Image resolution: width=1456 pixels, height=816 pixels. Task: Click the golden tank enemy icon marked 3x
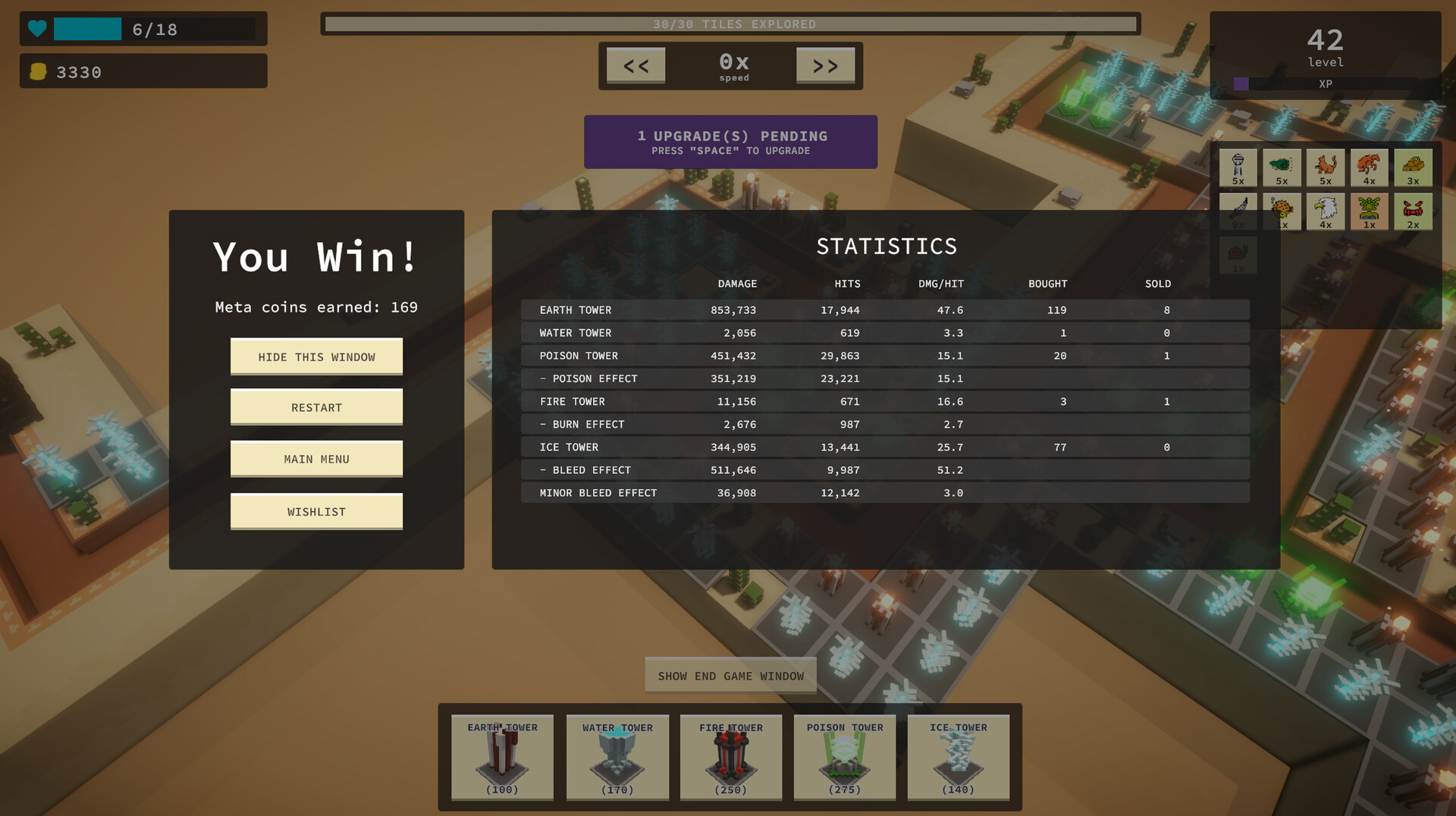1413,167
